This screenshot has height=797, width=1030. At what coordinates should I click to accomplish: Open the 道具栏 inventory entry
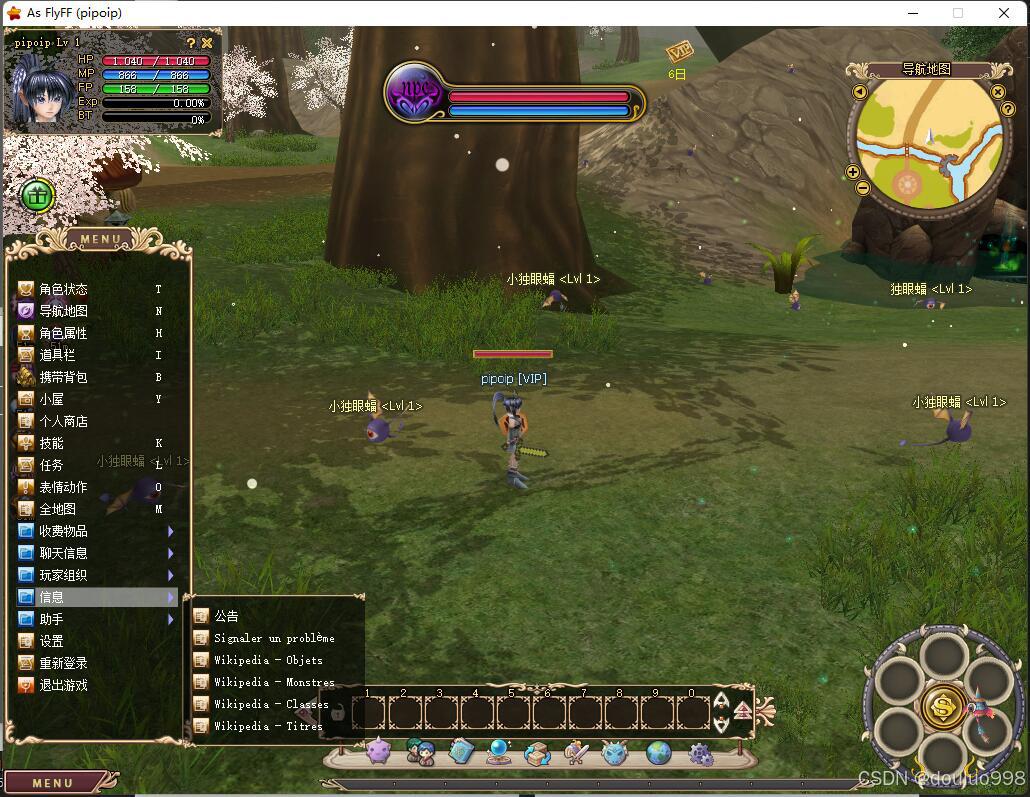(x=57, y=355)
